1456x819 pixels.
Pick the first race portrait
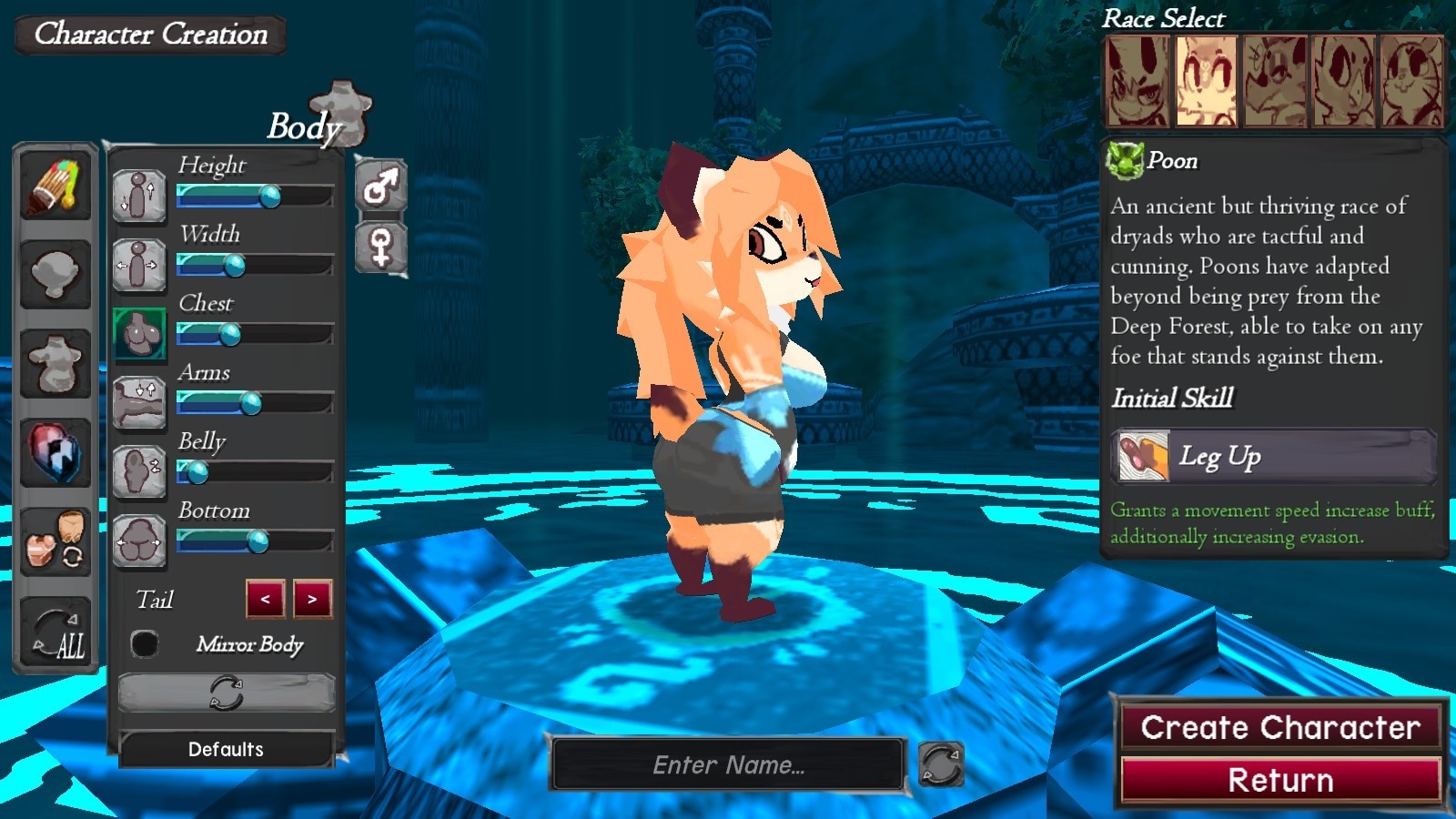tap(1137, 82)
